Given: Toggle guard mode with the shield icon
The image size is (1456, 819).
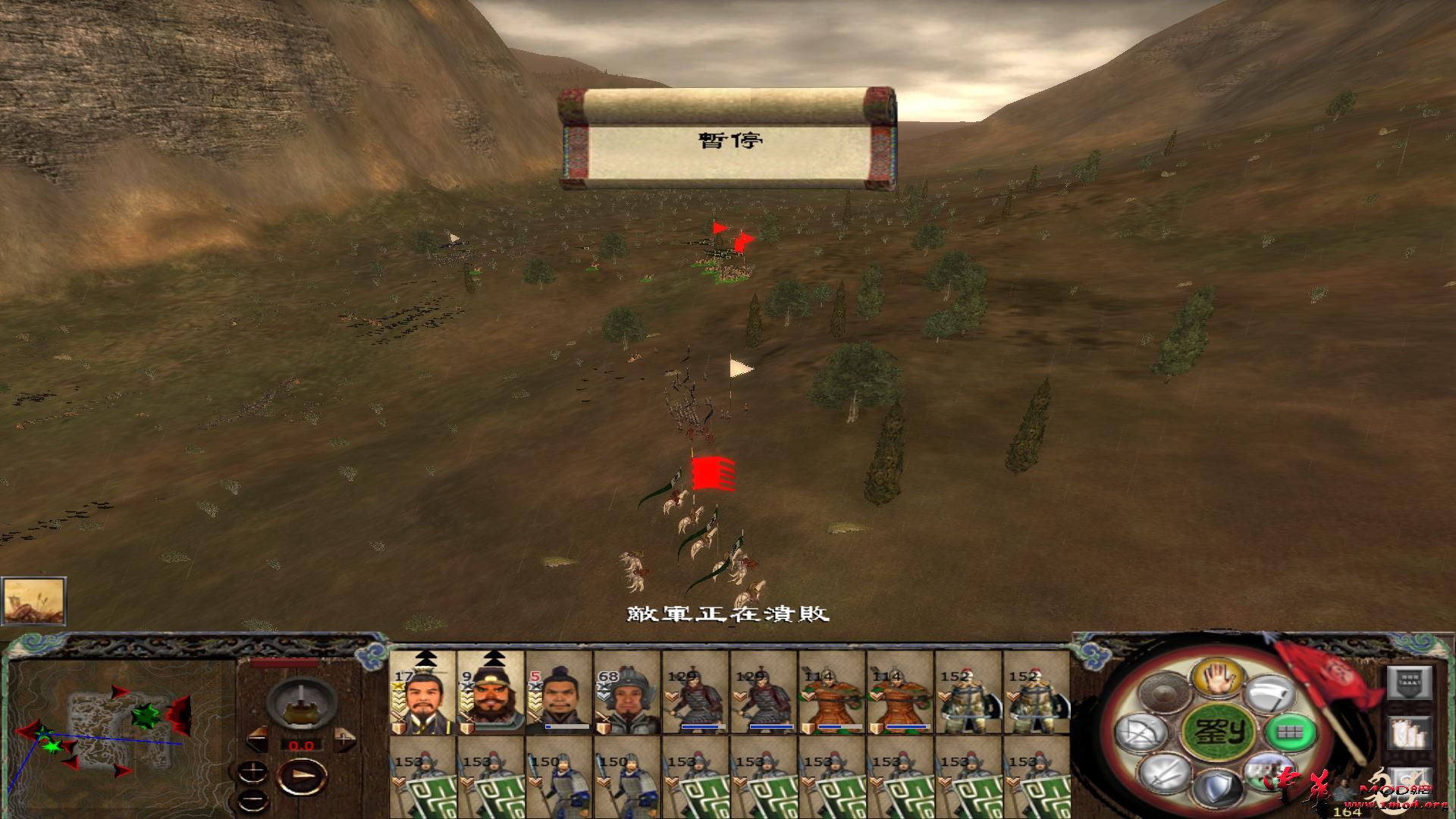Looking at the screenshot, I should (1217, 785).
